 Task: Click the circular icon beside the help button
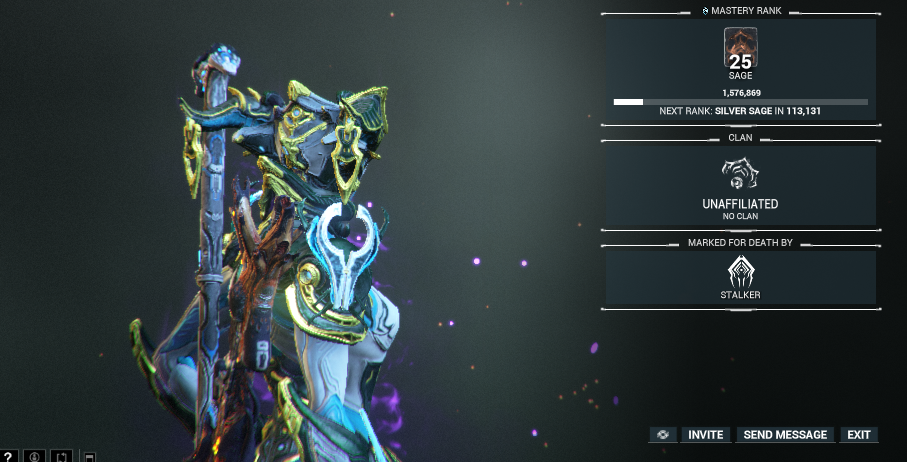coord(34,456)
